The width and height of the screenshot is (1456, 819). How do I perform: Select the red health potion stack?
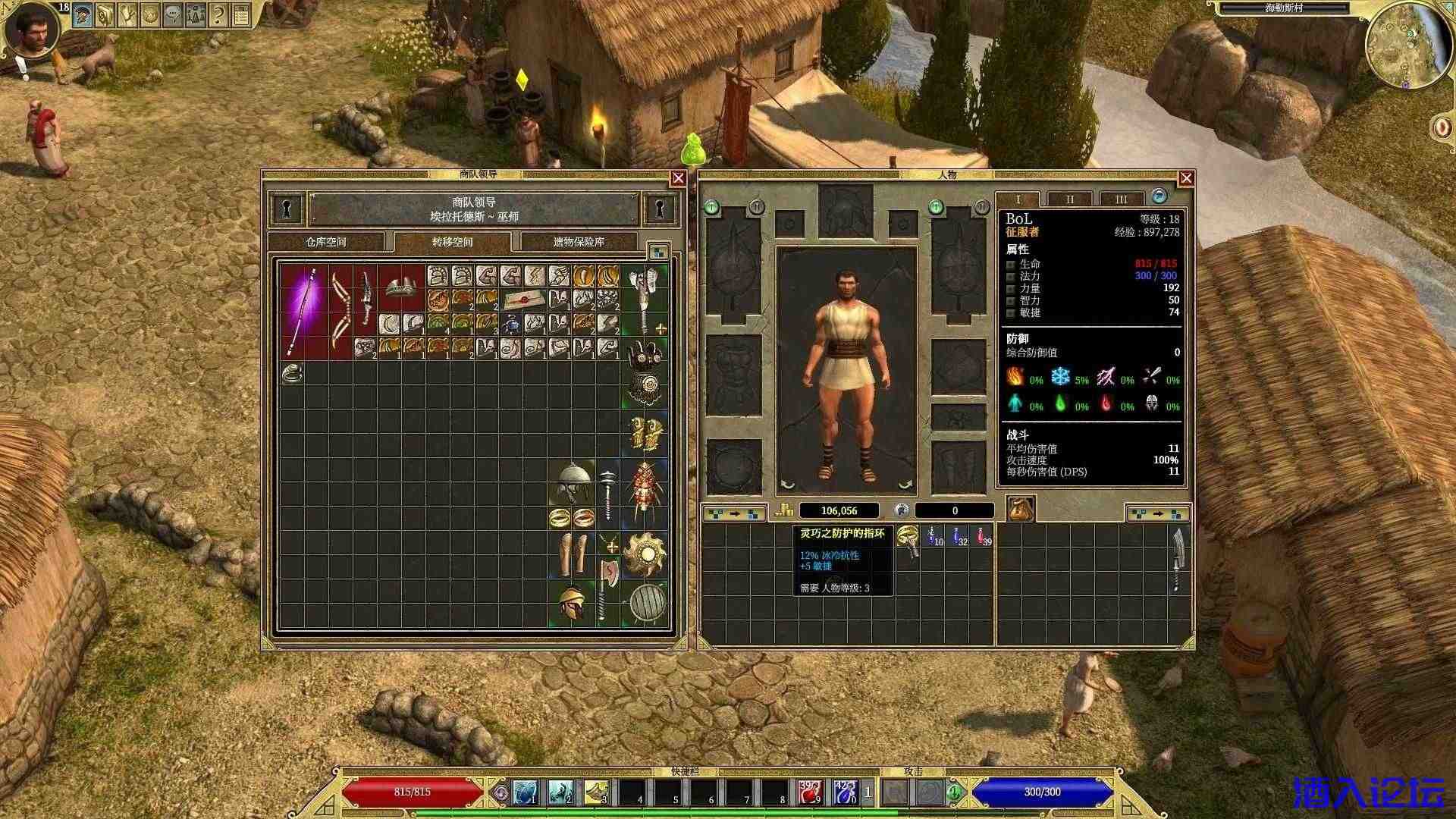[984, 537]
